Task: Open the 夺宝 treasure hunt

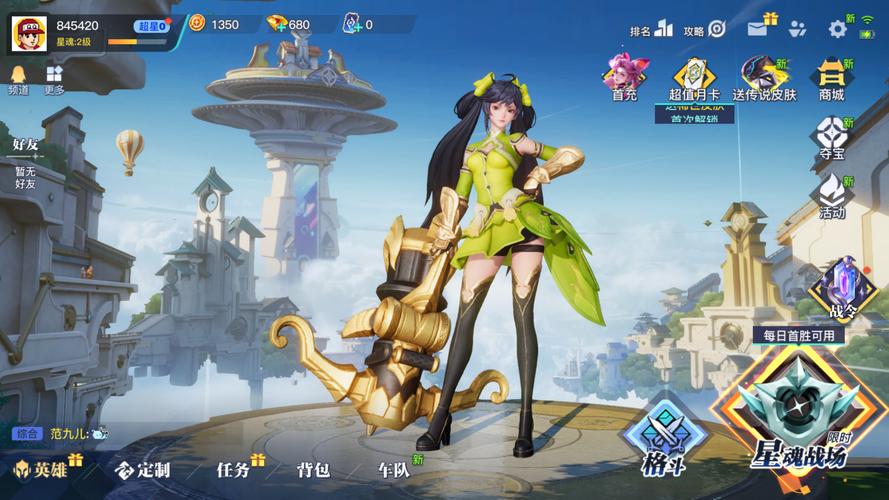Action: coord(831,138)
